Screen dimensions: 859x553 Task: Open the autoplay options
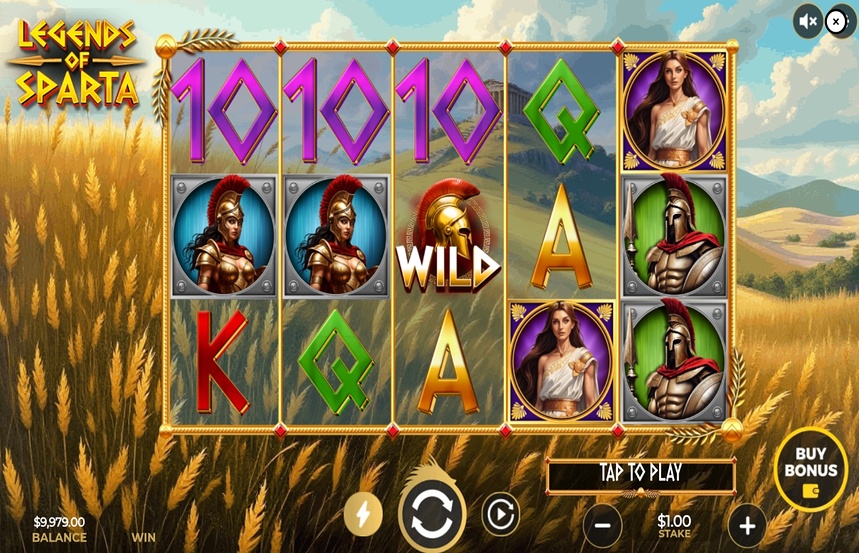[500, 514]
